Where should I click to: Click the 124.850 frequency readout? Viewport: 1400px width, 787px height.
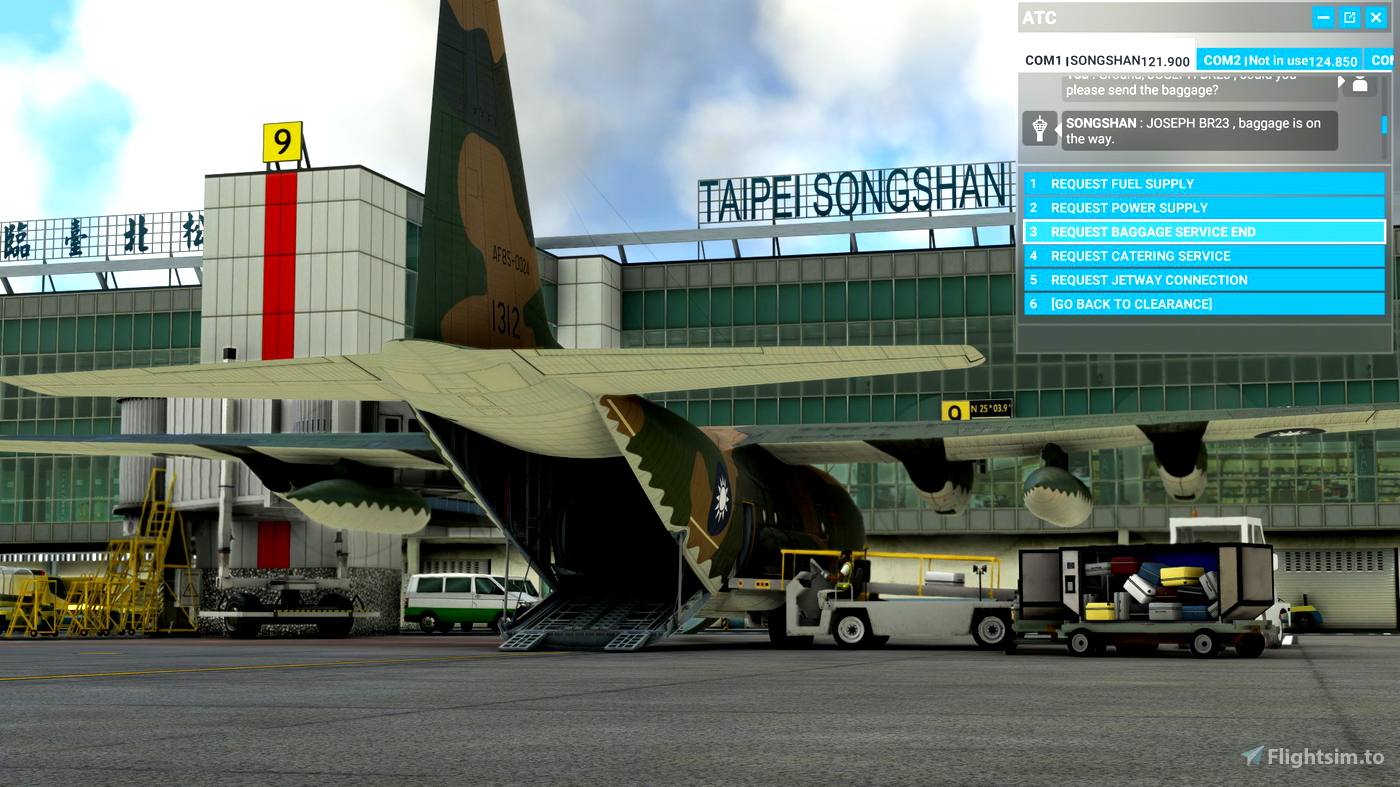(1333, 61)
